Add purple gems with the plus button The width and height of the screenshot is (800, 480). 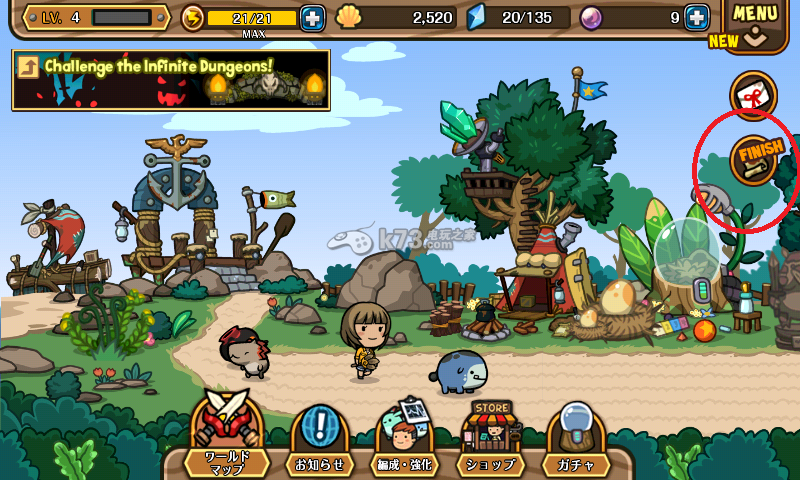tap(696, 18)
